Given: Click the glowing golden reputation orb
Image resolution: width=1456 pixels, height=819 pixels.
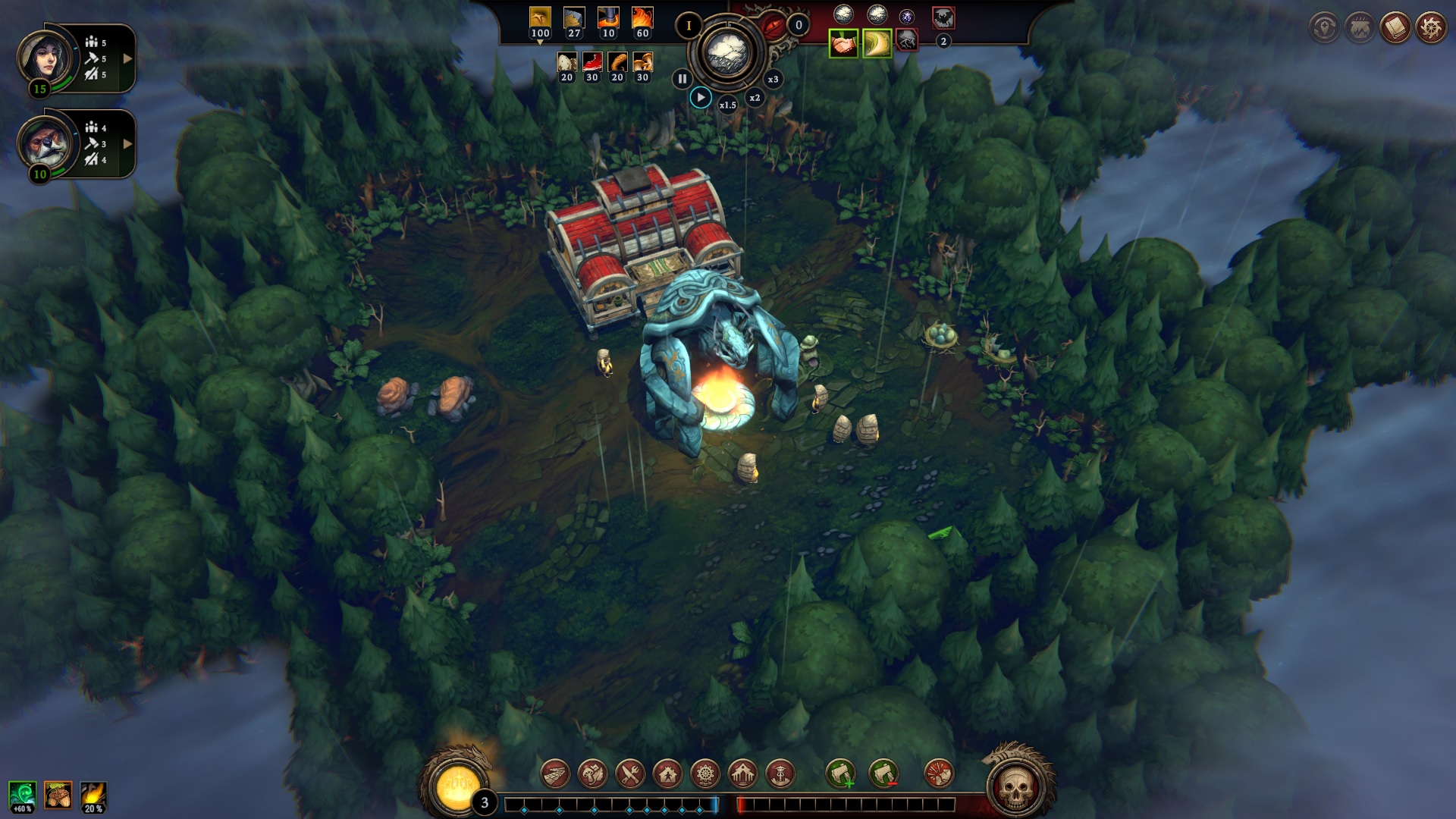Looking at the screenshot, I should point(457,785).
